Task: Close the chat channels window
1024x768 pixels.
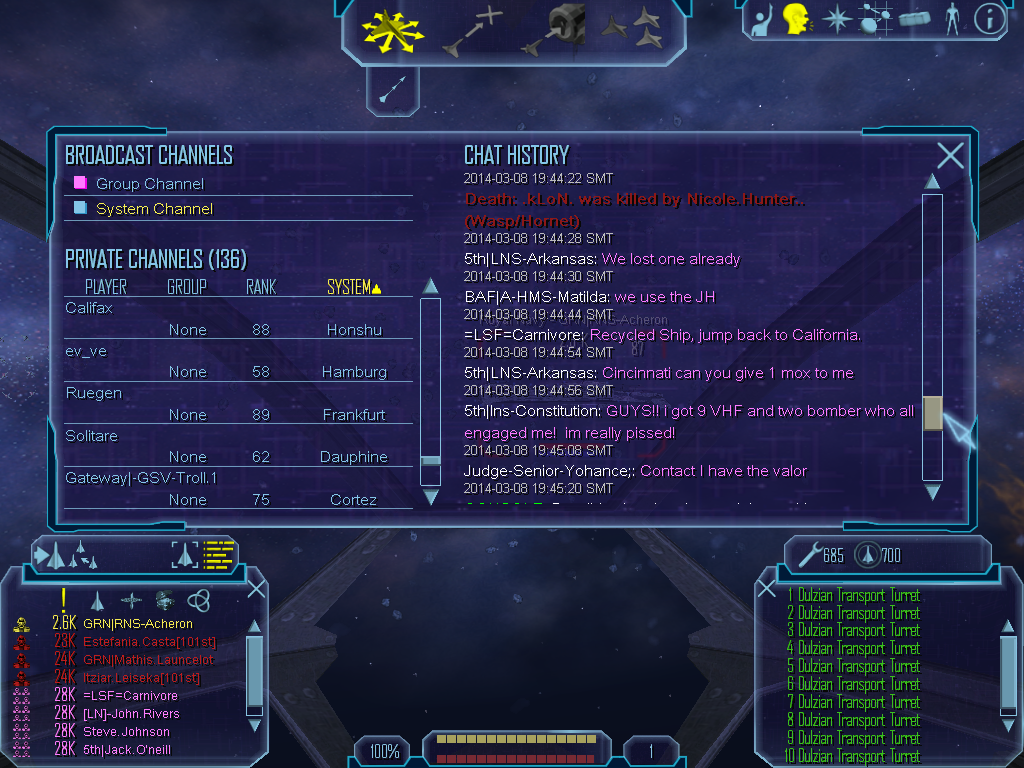Action: click(x=950, y=155)
